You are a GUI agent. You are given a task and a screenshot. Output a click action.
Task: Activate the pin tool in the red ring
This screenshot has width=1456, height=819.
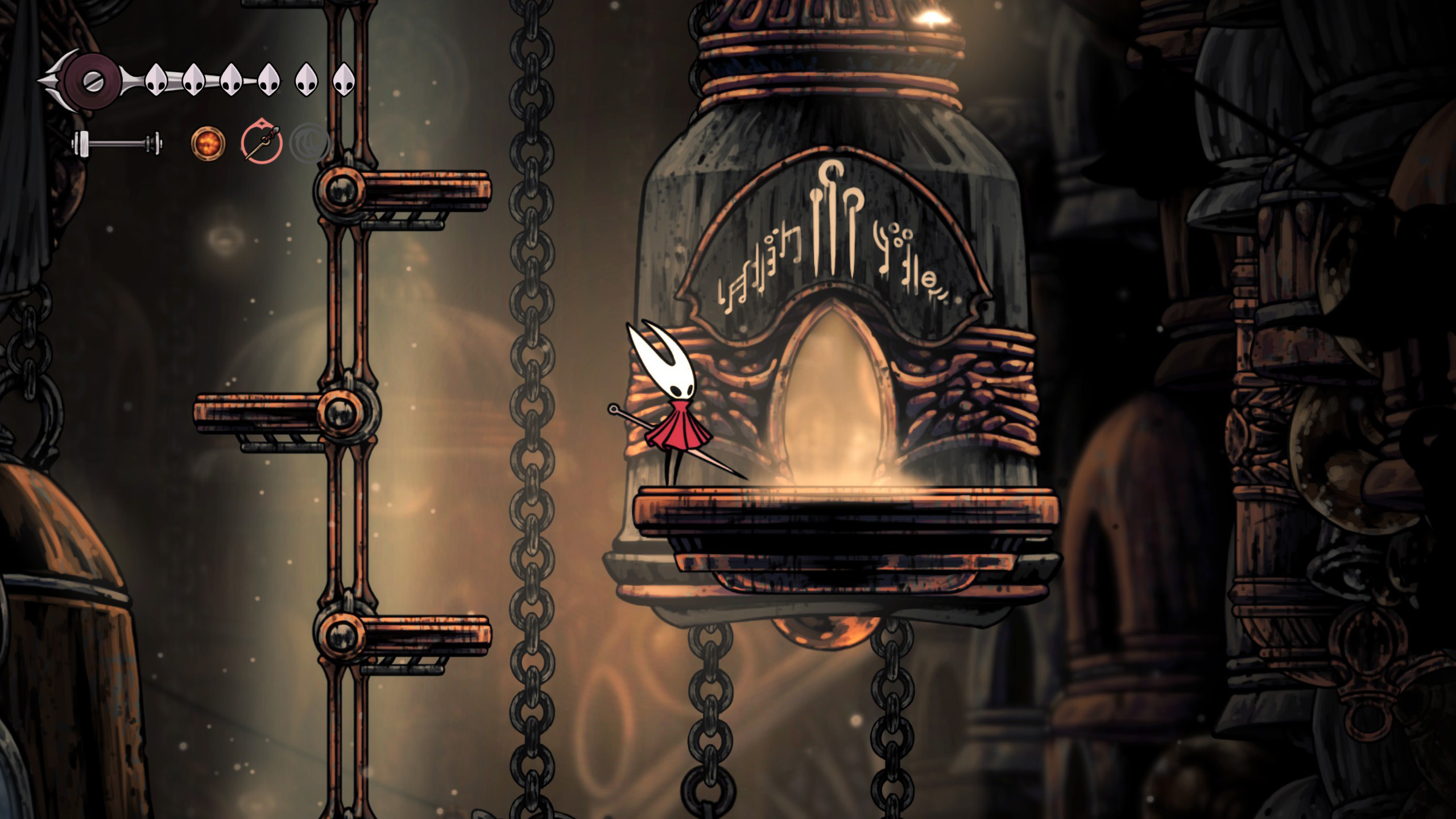coord(262,142)
